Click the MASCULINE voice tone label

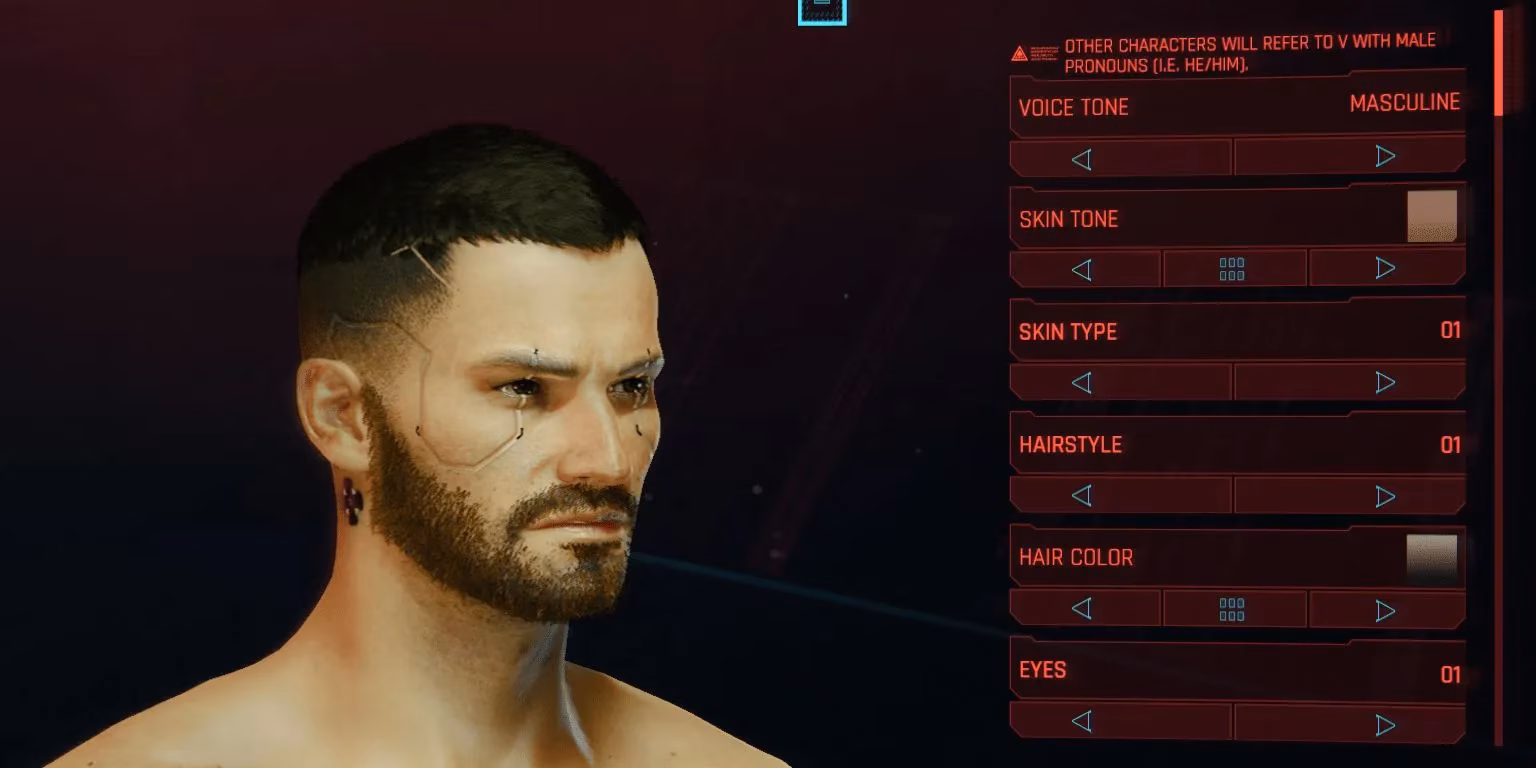click(x=1405, y=102)
